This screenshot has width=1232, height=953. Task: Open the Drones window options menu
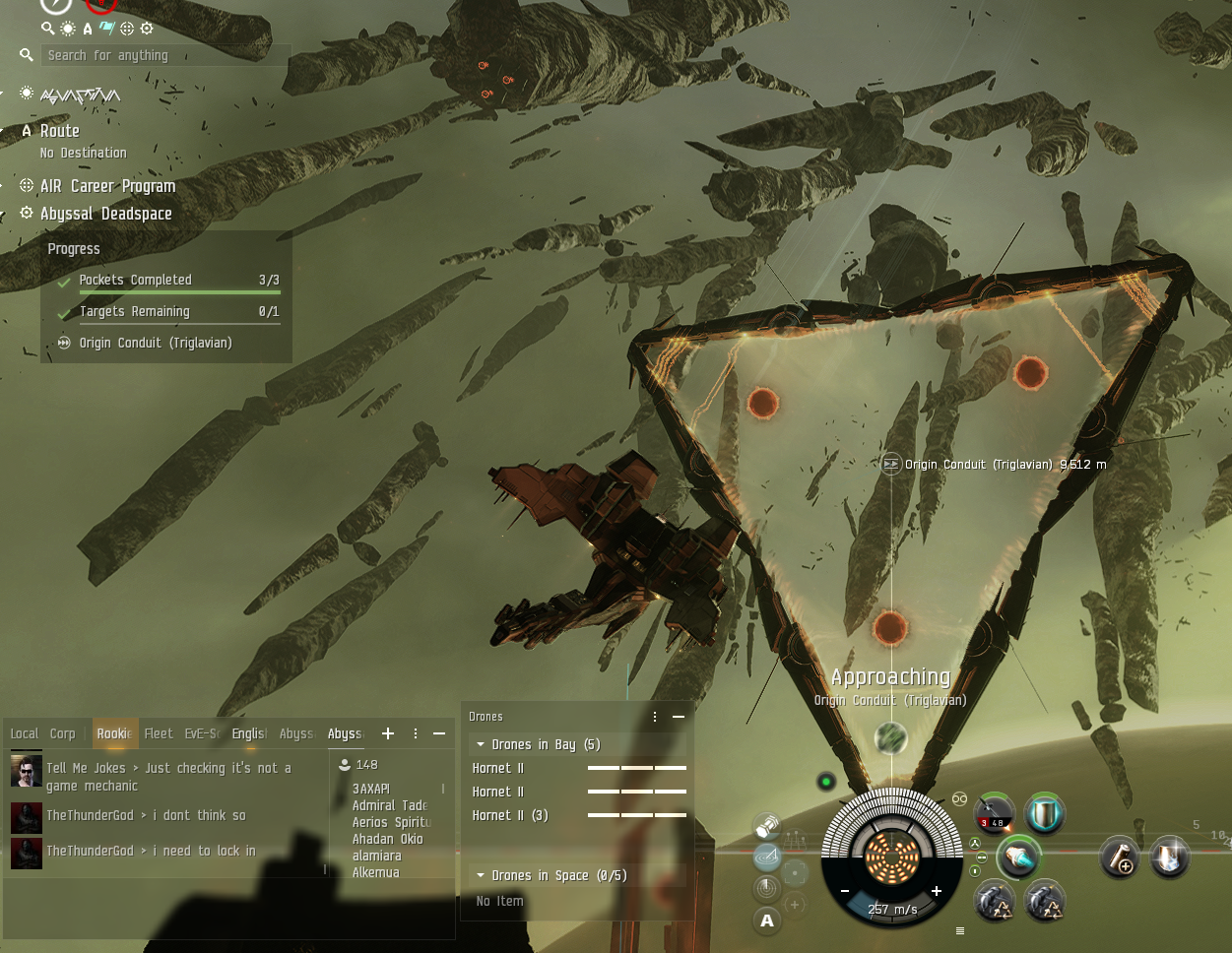pos(655,717)
